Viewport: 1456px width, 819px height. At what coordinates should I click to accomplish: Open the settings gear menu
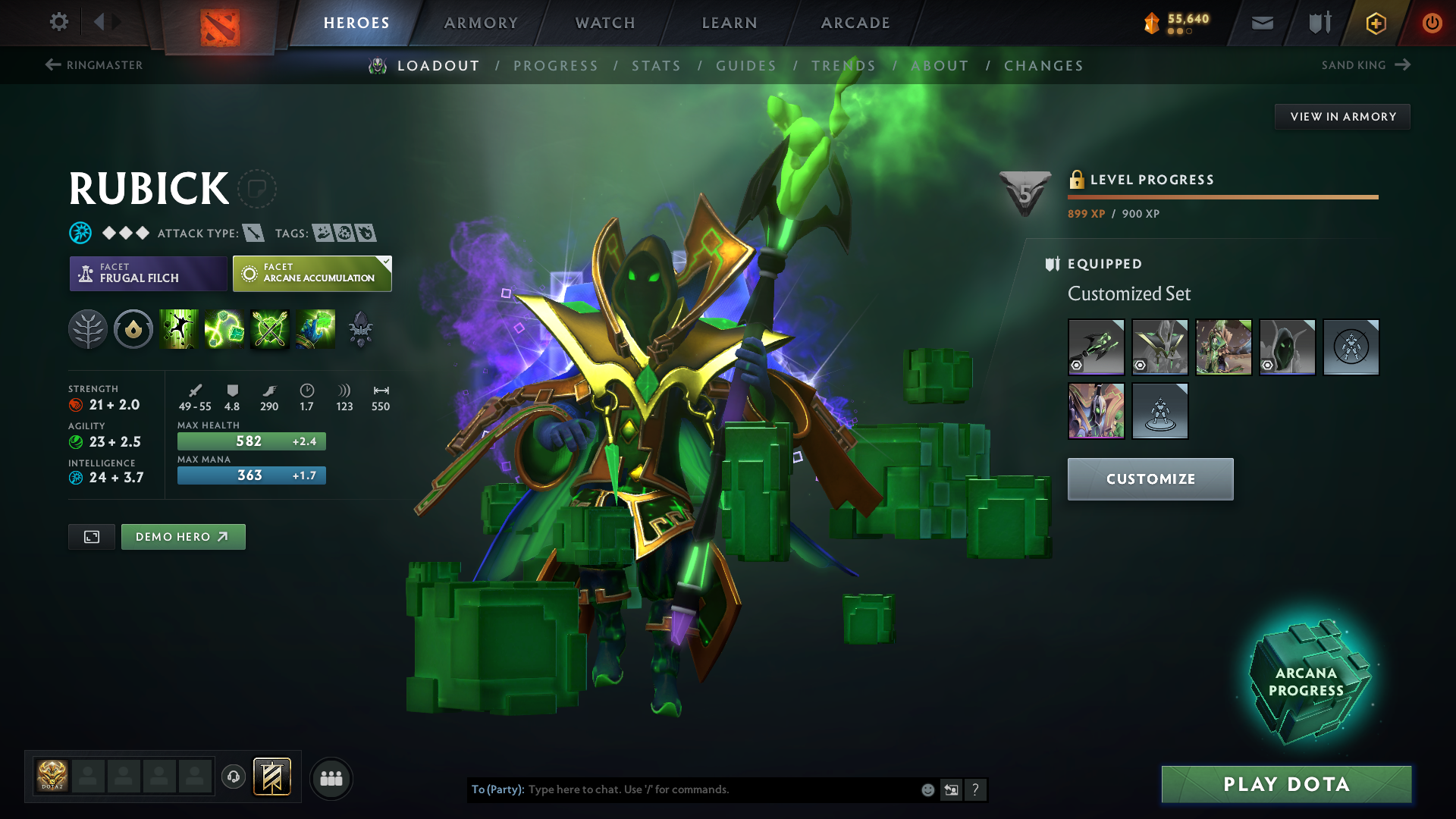coord(58,22)
